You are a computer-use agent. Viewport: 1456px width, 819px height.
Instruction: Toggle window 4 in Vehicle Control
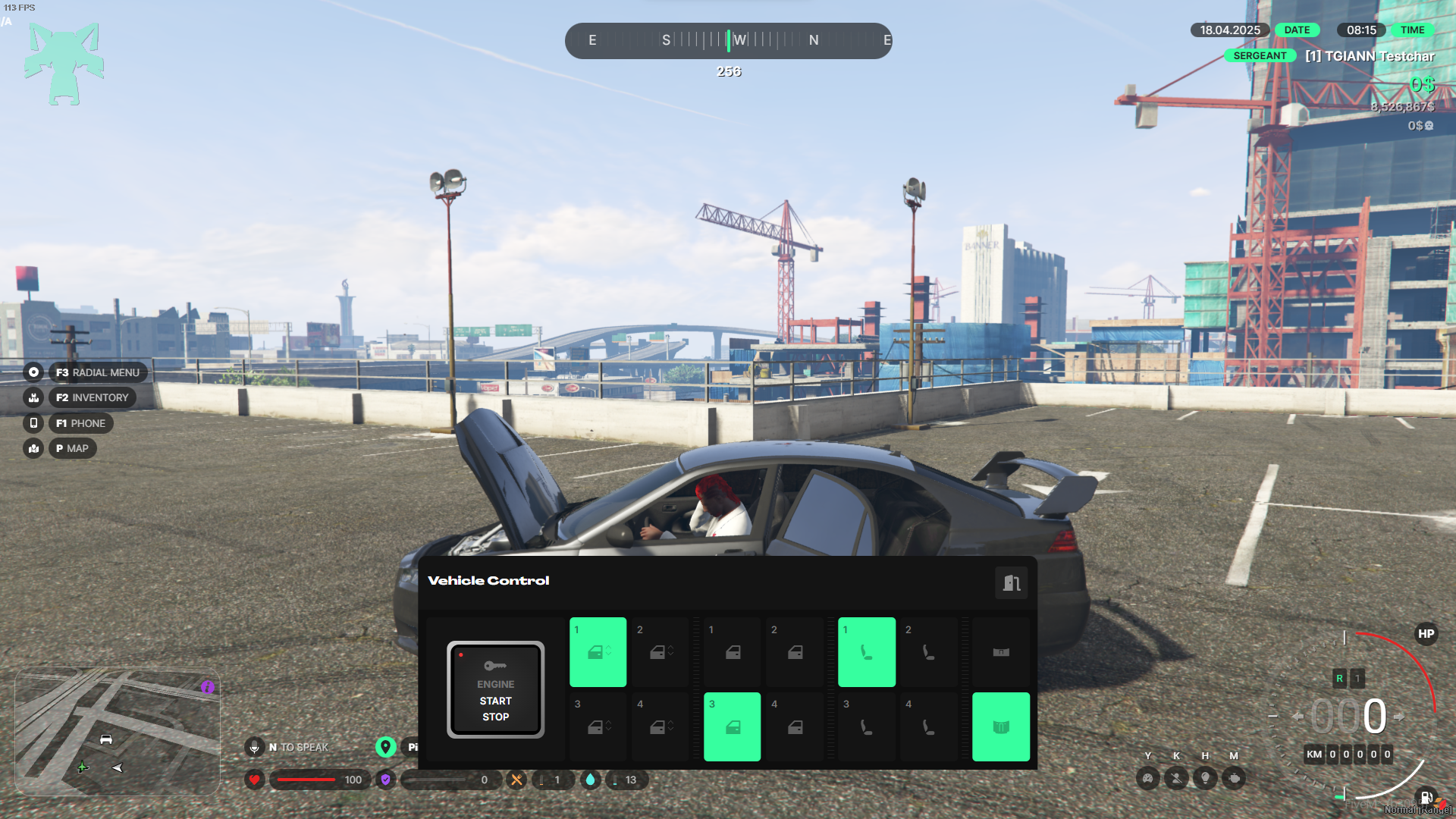(x=661, y=726)
